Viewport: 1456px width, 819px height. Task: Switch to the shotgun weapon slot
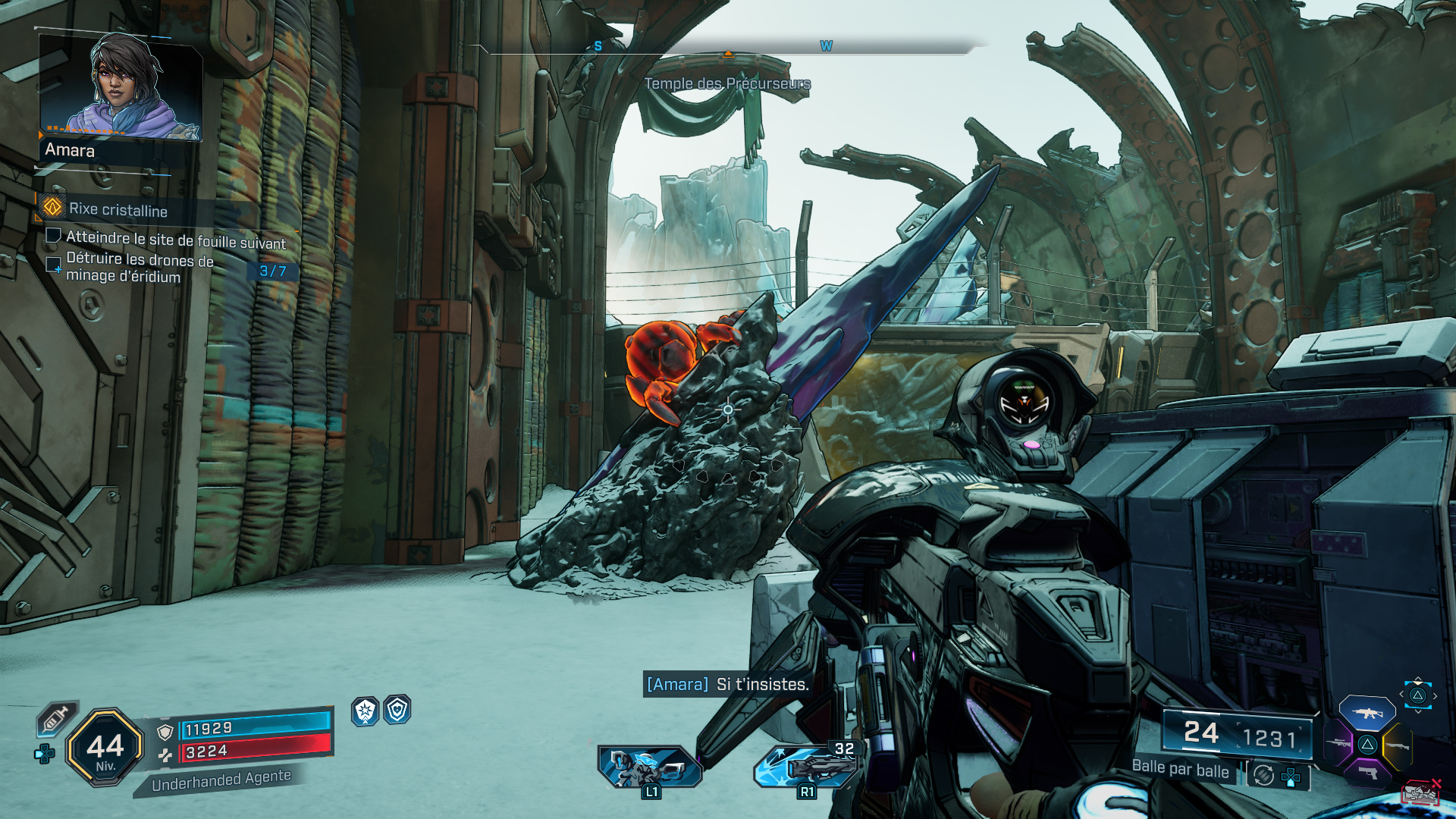[x=1396, y=745]
